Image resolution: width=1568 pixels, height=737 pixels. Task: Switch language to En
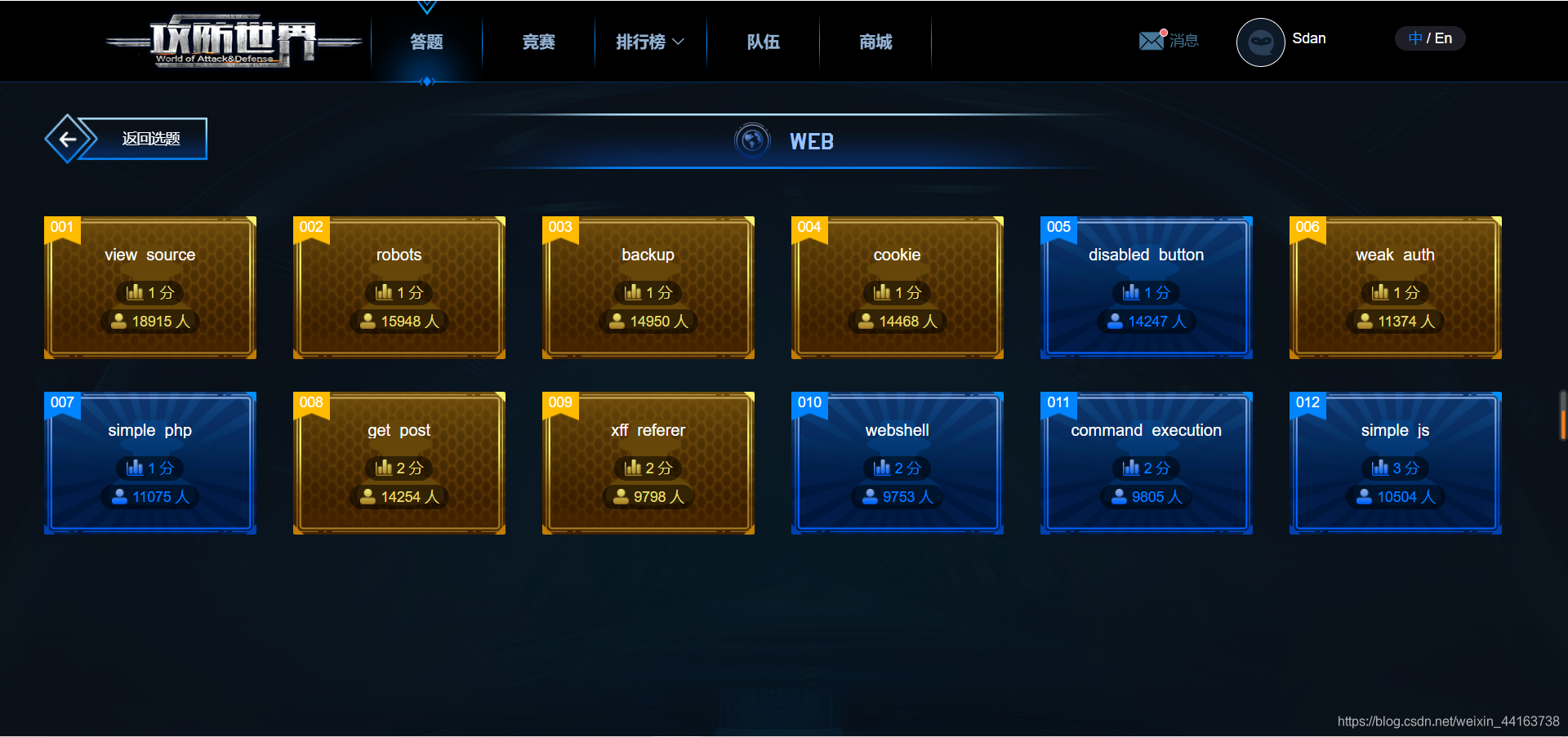pos(1442,38)
